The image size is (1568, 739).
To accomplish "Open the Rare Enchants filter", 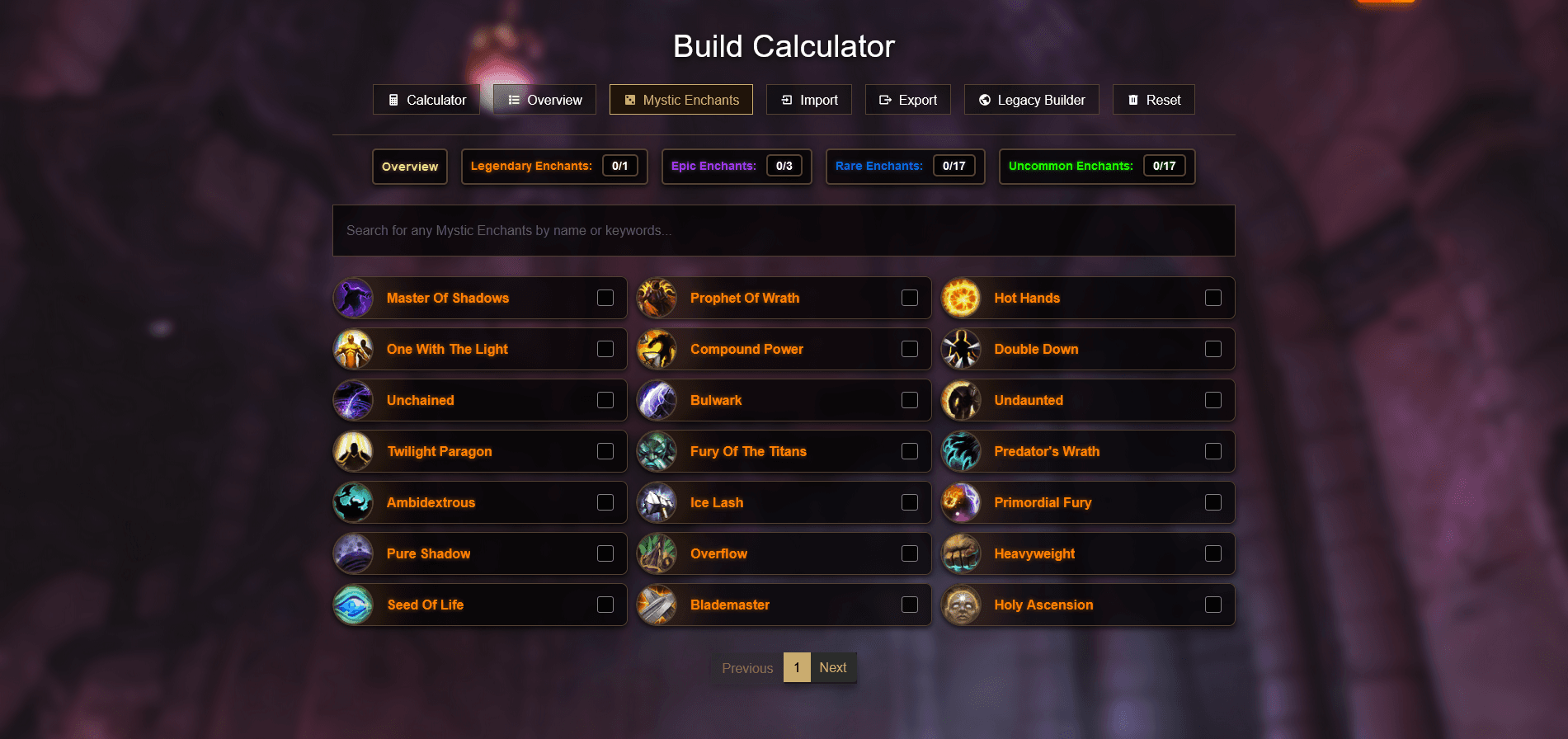I will (x=904, y=166).
